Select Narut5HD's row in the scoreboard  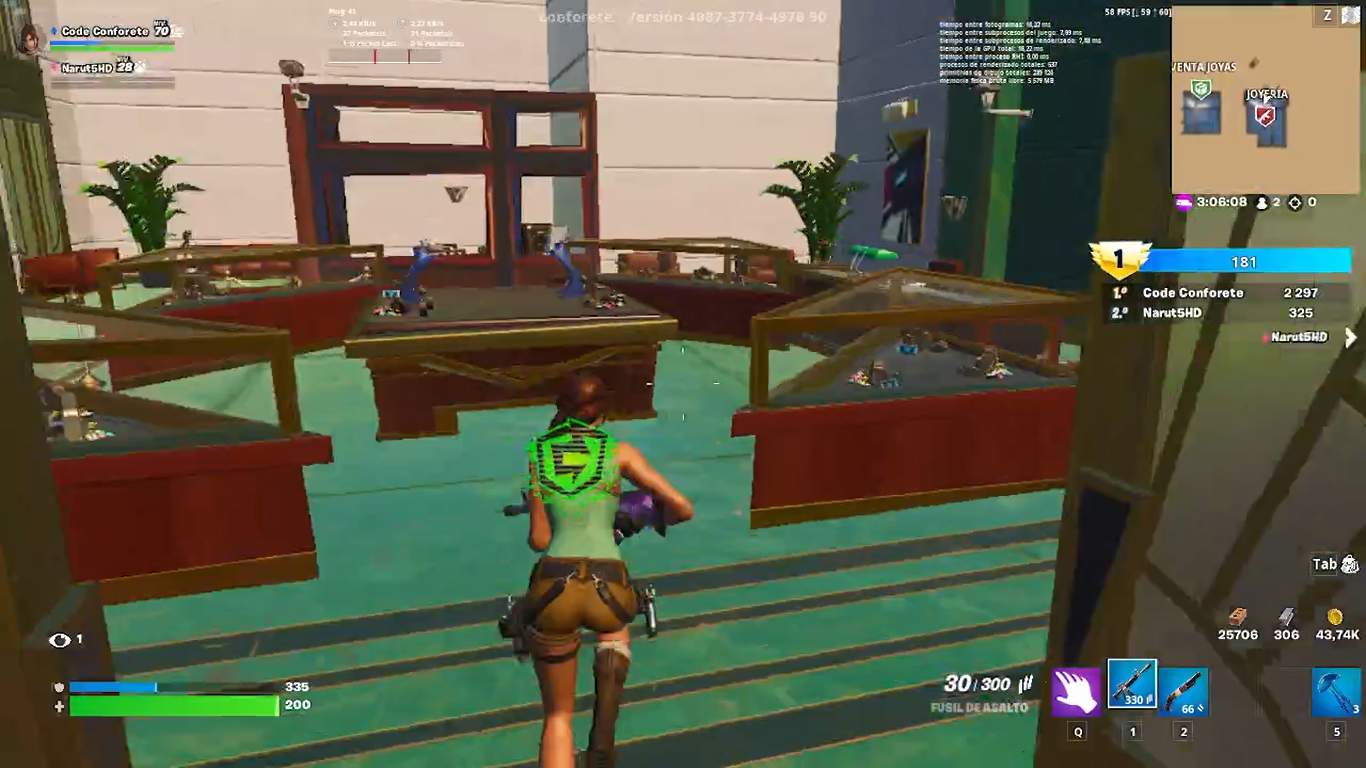coord(1172,313)
